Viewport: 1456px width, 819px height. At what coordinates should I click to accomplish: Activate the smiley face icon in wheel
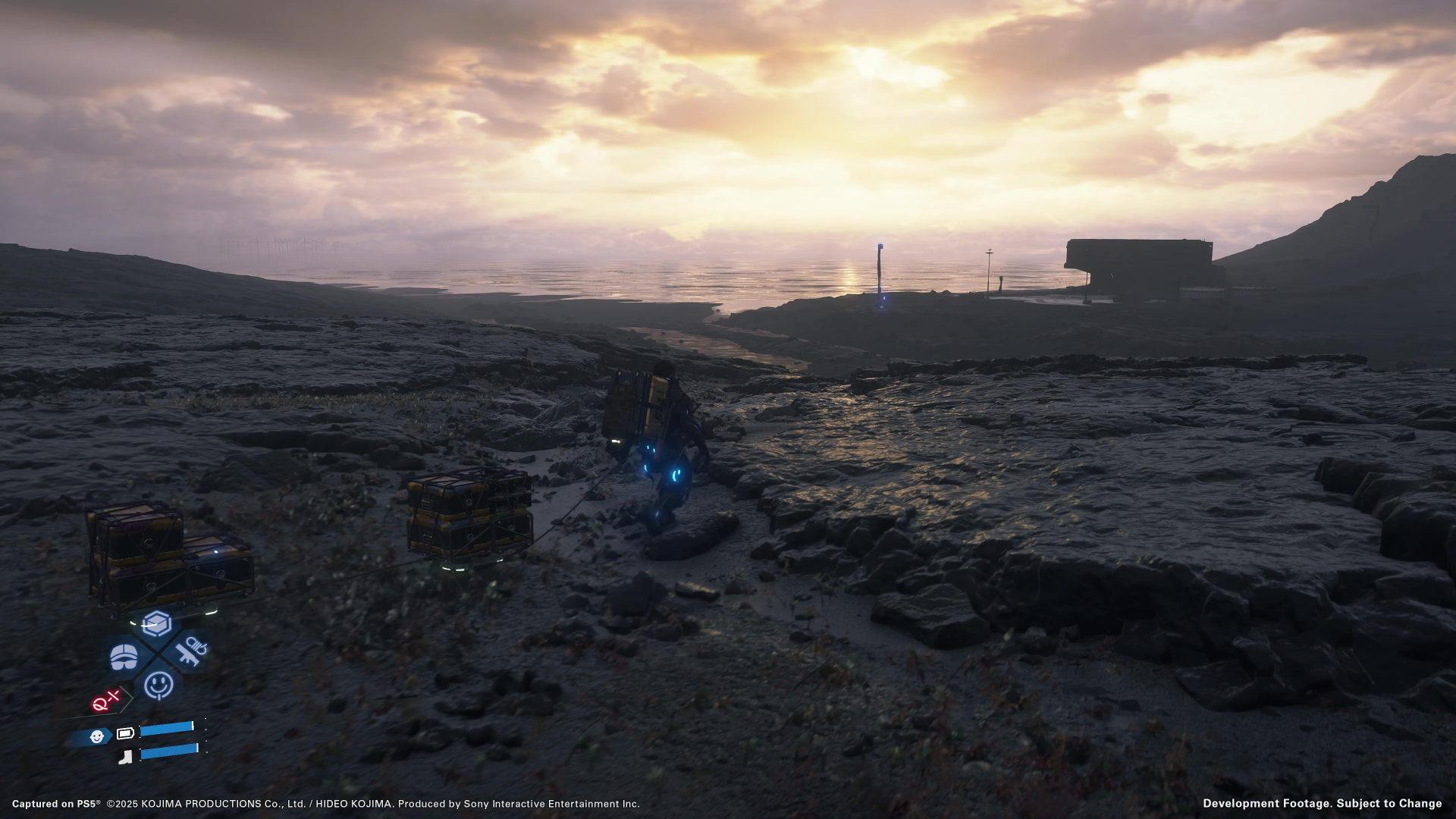click(158, 685)
